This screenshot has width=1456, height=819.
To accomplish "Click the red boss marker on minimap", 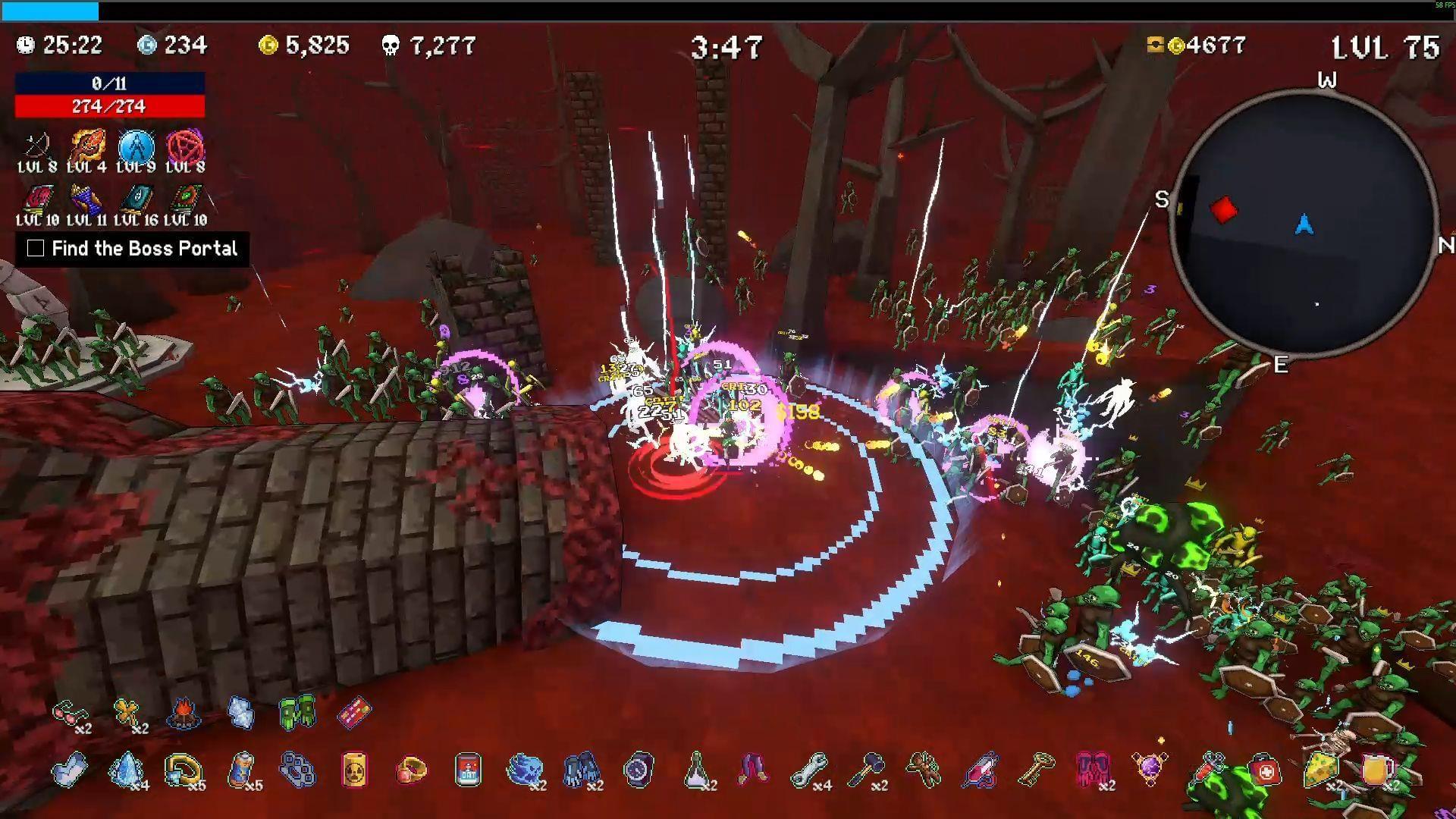I will [x=1222, y=210].
